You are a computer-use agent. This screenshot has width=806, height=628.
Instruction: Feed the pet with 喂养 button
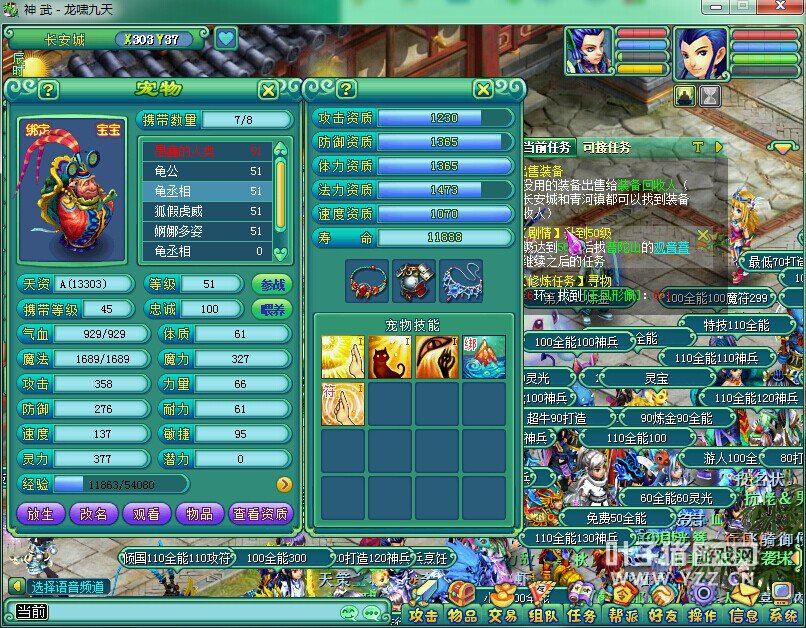[272, 309]
